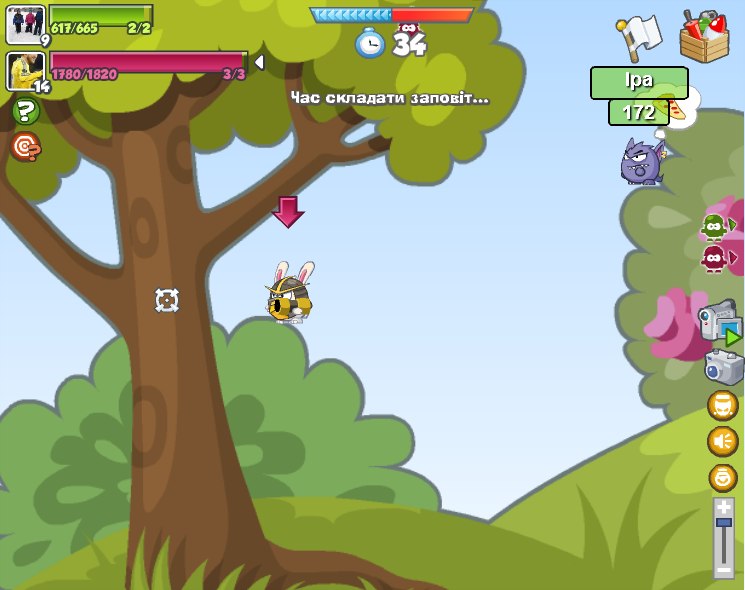Screen dimensions: 745x590
Task: Click the orange target hint icon
Action: (26, 147)
